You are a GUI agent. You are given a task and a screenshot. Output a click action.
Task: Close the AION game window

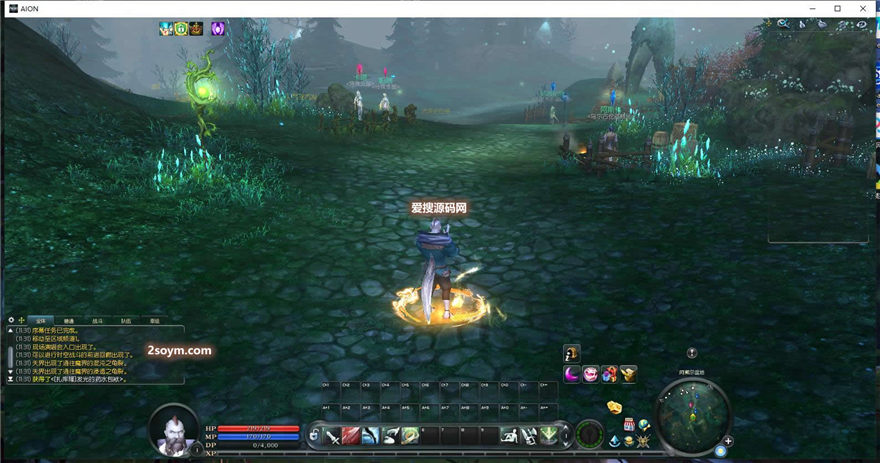click(865, 8)
